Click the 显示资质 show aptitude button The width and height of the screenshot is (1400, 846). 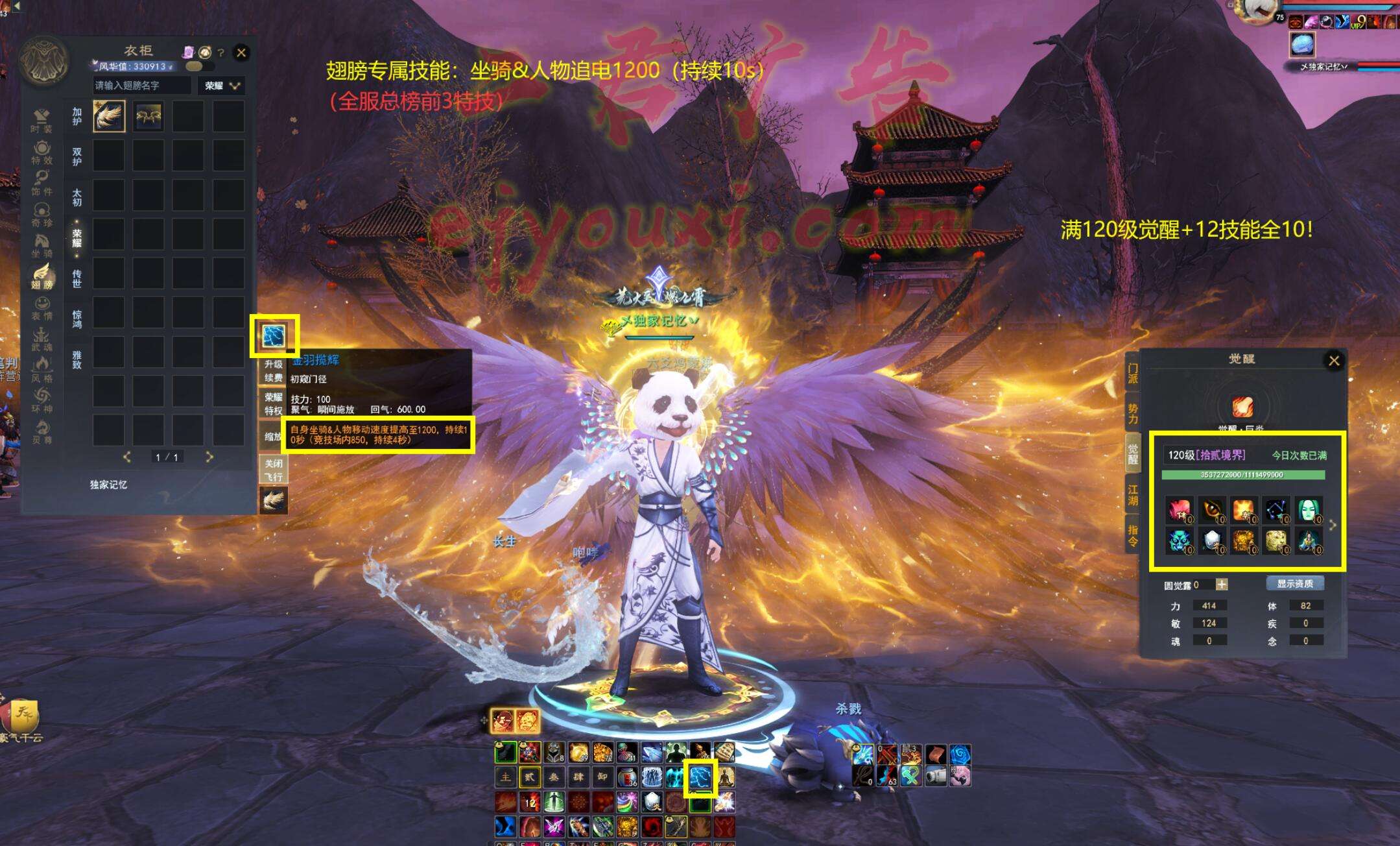(x=1294, y=584)
